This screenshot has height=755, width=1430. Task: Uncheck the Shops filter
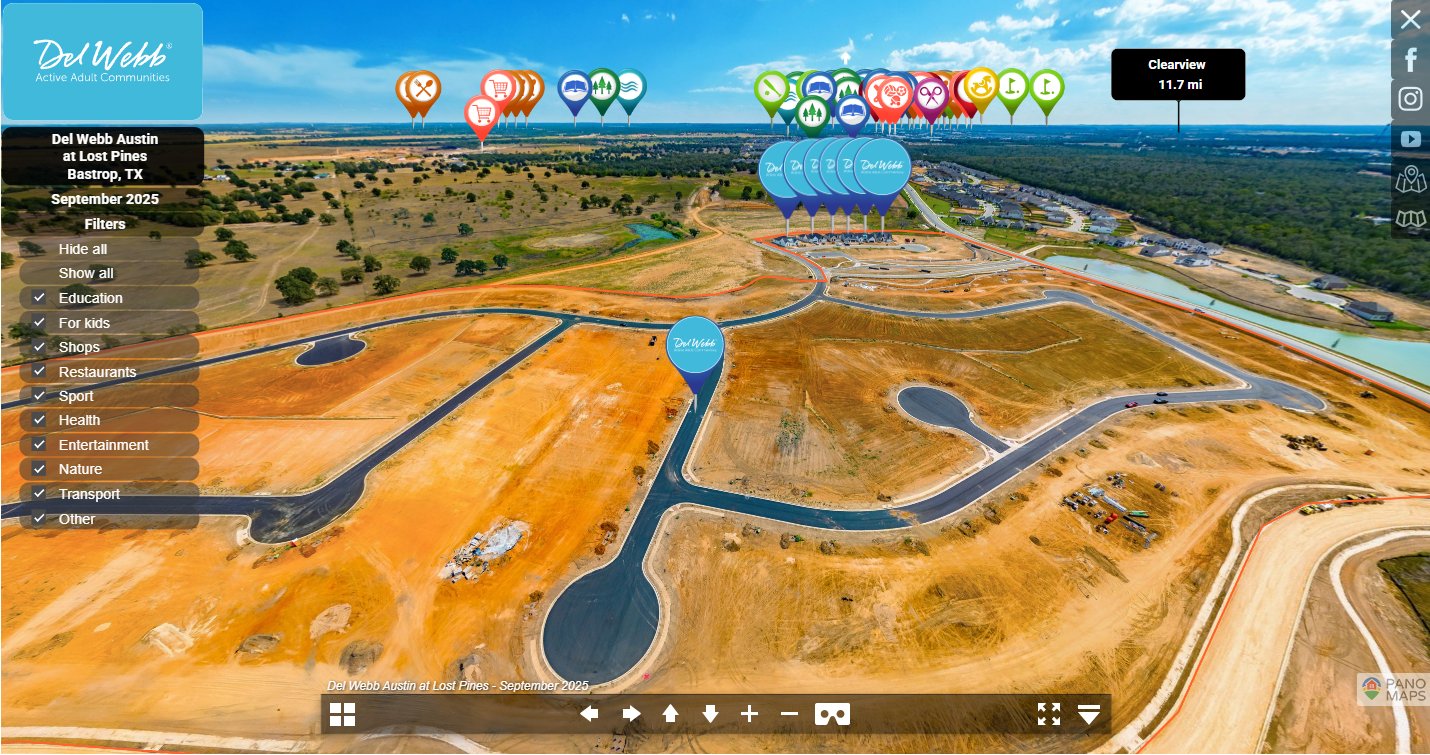(39, 347)
